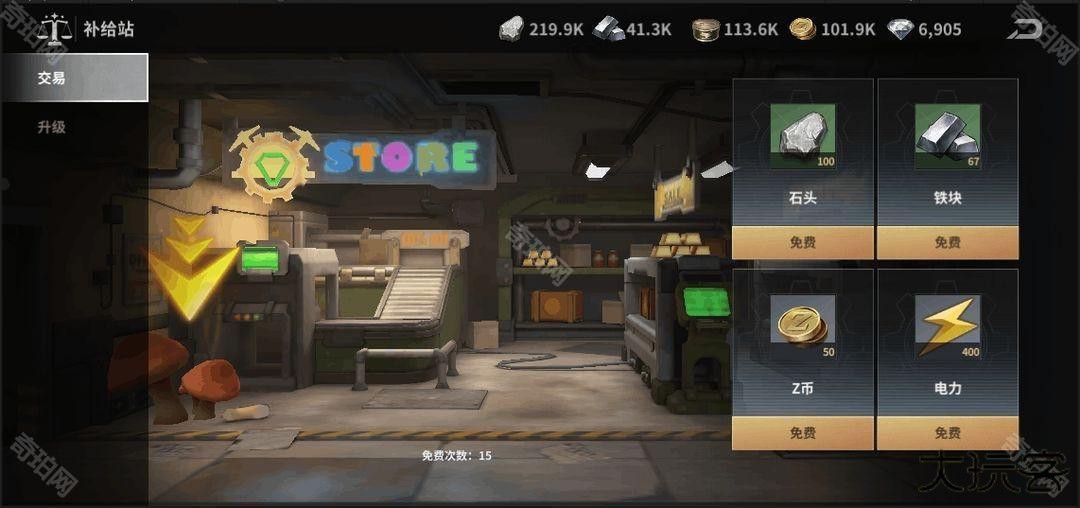Claim the free 铁块 iron offer

(947, 242)
